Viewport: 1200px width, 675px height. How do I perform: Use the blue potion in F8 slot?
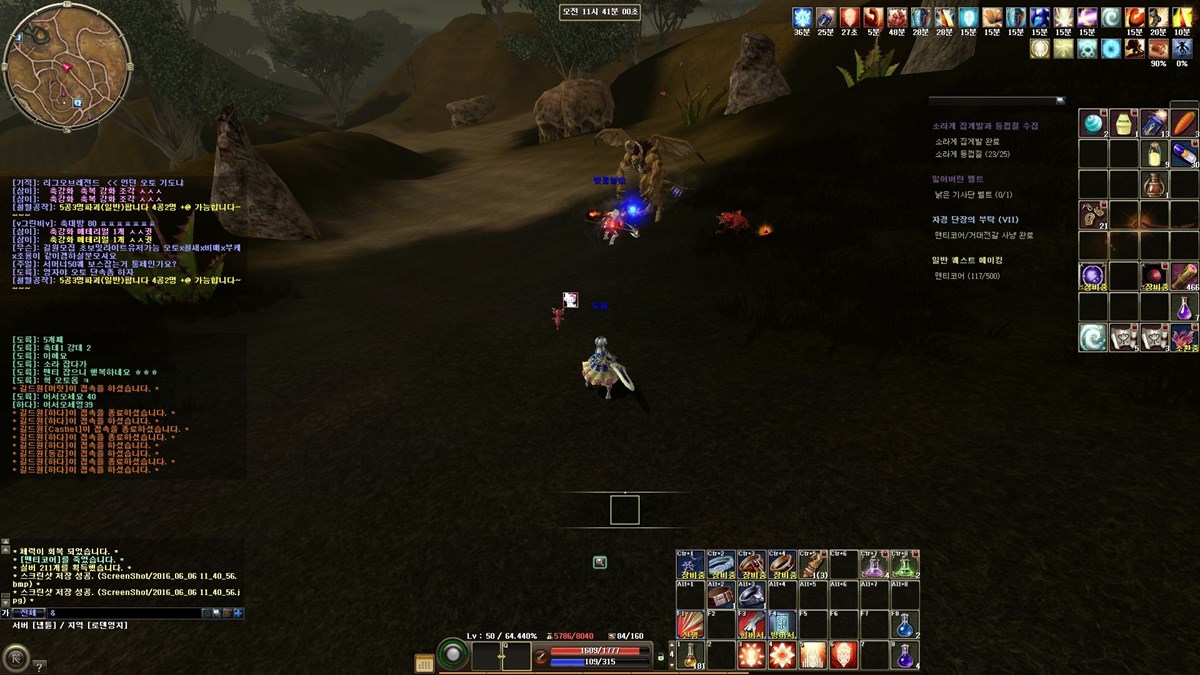pyautogui.click(x=906, y=625)
